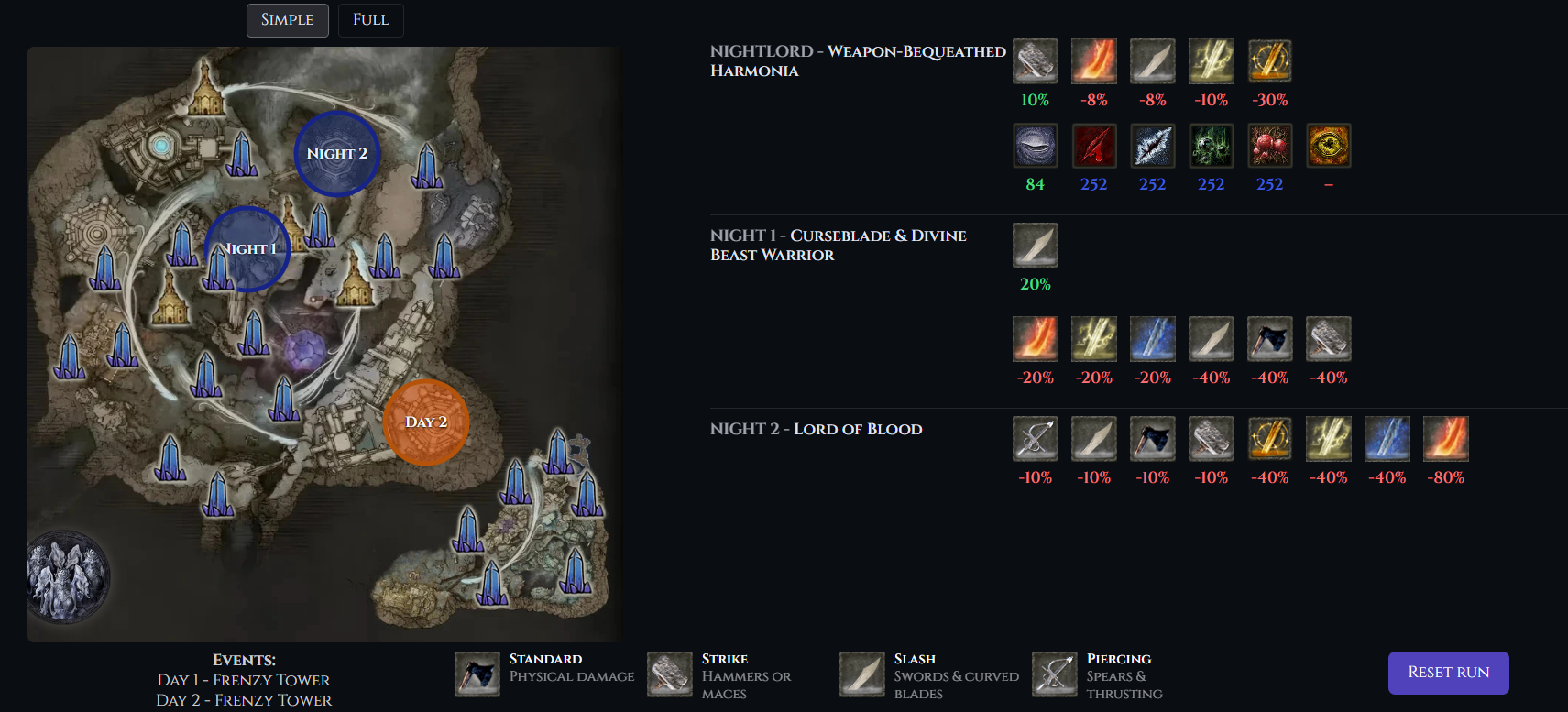Select Harmonia's -30% holy damage icon
This screenshot has height=712, width=1568.
point(1270,61)
